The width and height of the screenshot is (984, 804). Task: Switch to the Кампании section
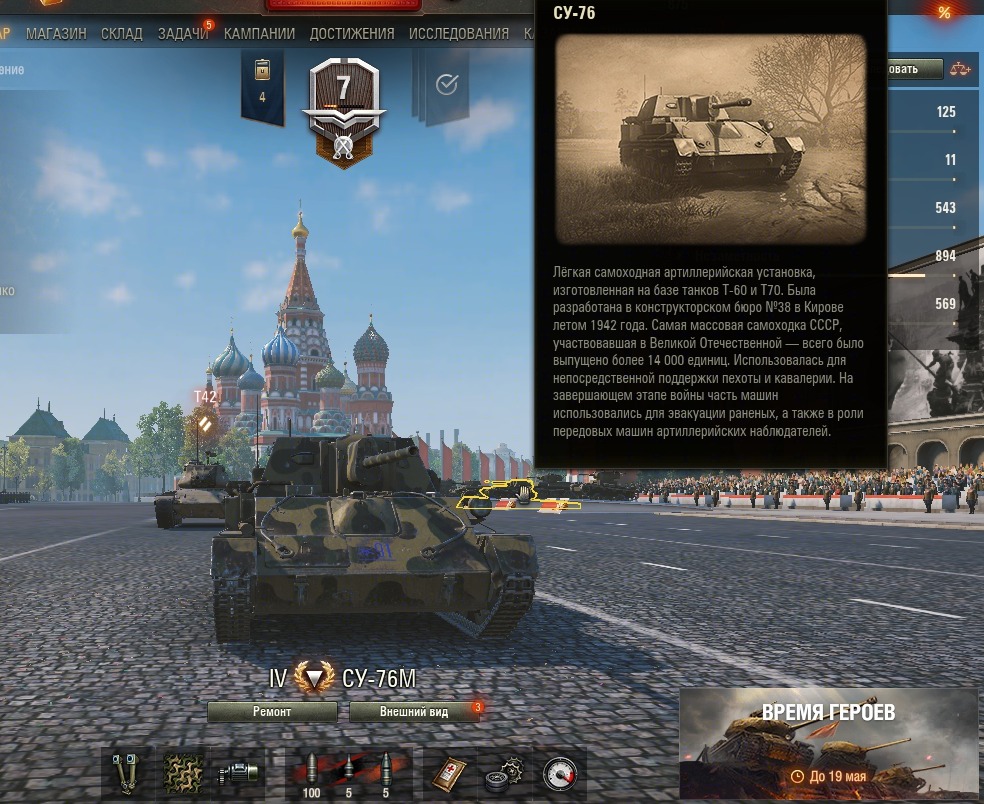[259, 33]
